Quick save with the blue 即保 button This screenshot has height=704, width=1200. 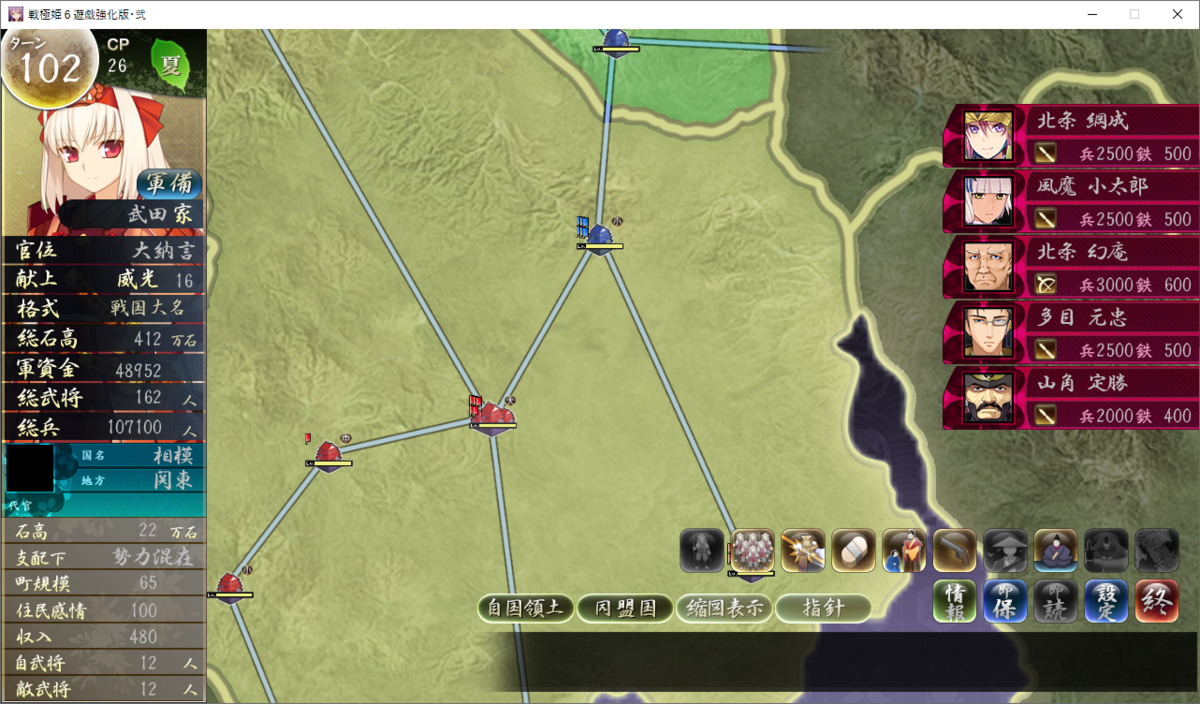click(x=1005, y=602)
